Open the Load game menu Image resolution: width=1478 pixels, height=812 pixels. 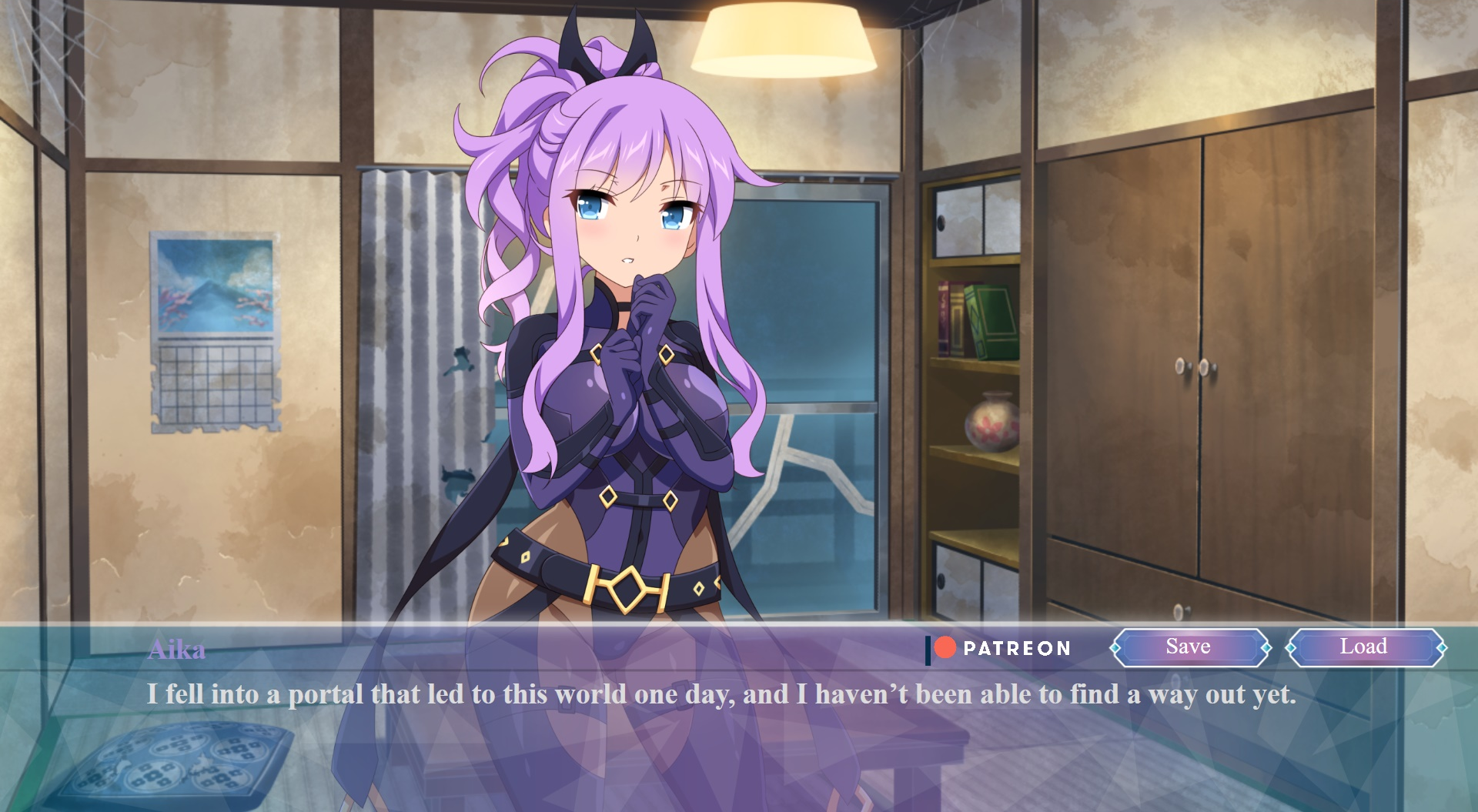1364,647
